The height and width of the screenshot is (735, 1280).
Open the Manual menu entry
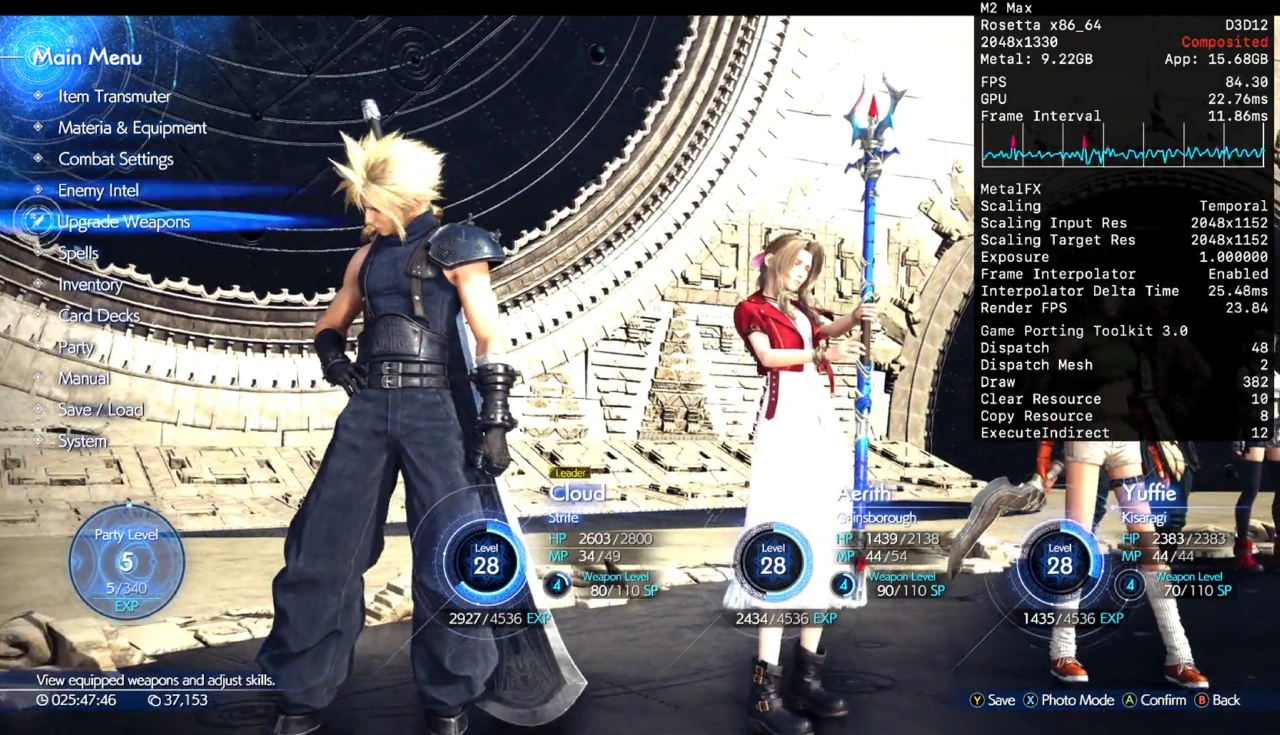(84, 378)
